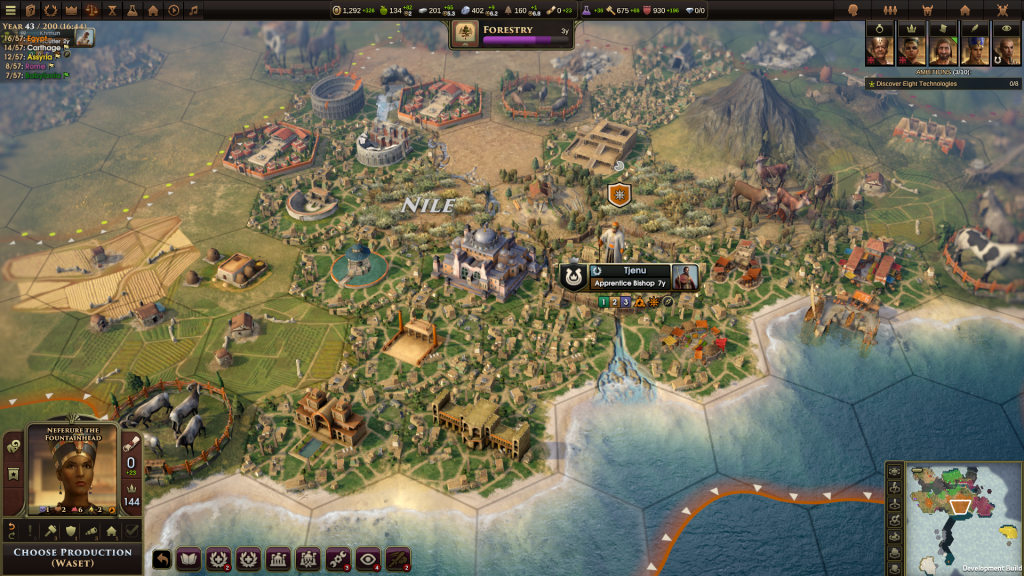Click the crown icon in top bar
The image size is (1024, 576).
(70, 10)
